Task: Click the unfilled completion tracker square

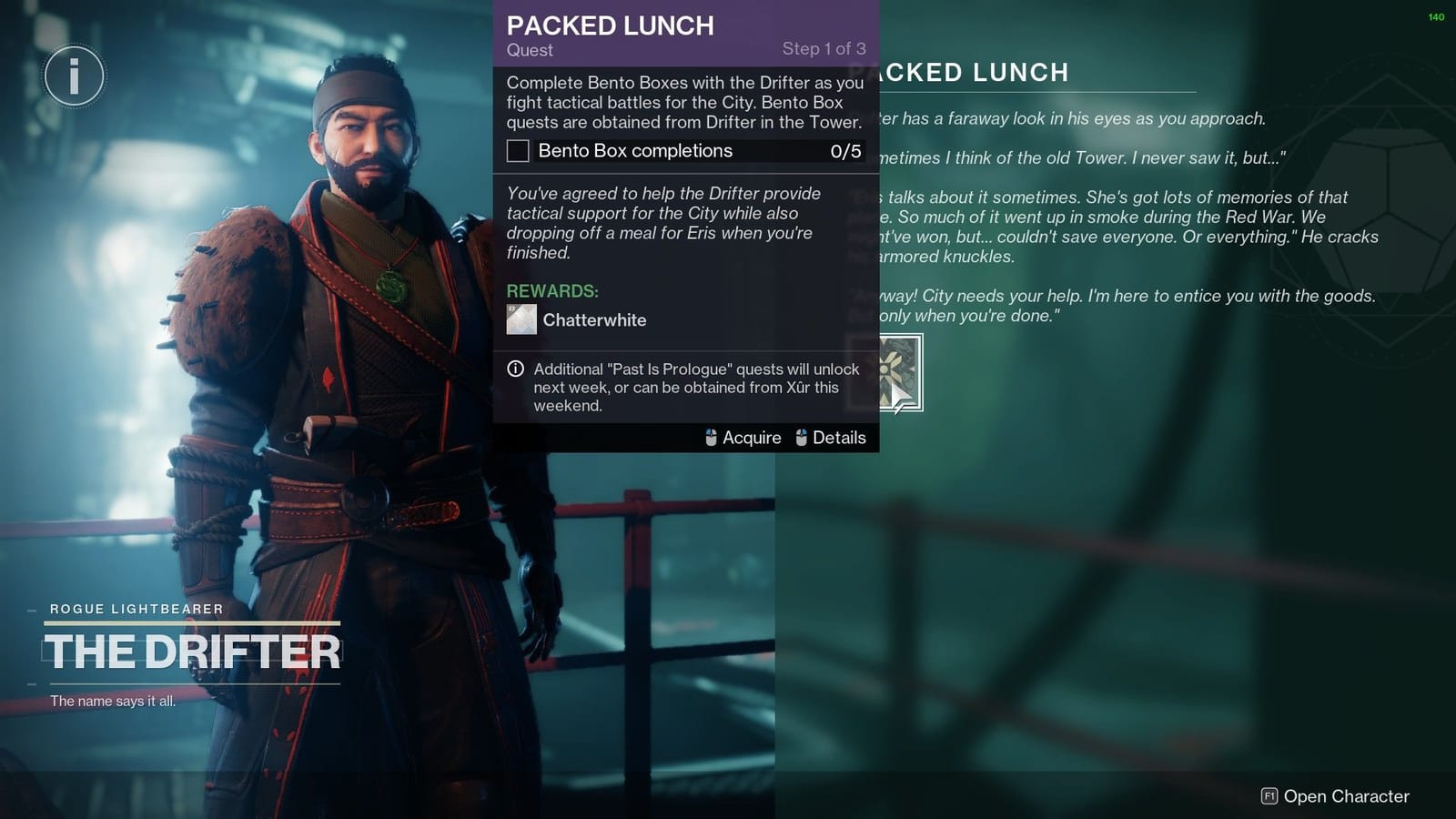Action: (x=517, y=151)
